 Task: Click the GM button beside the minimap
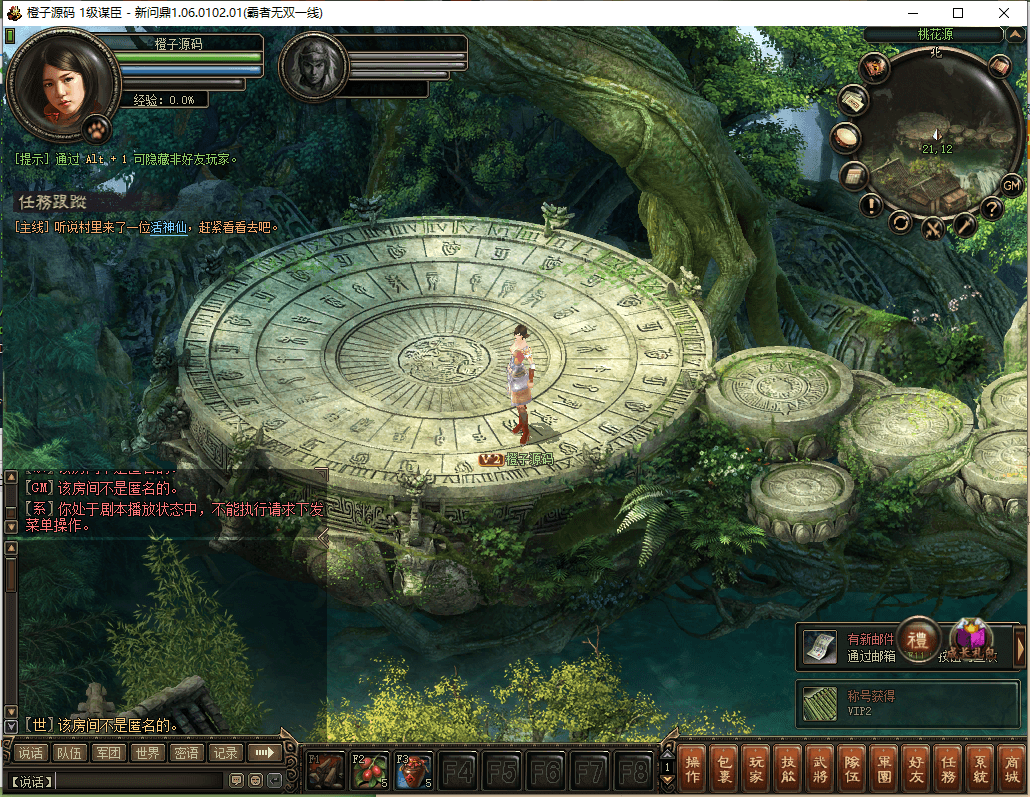(x=1011, y=185)
